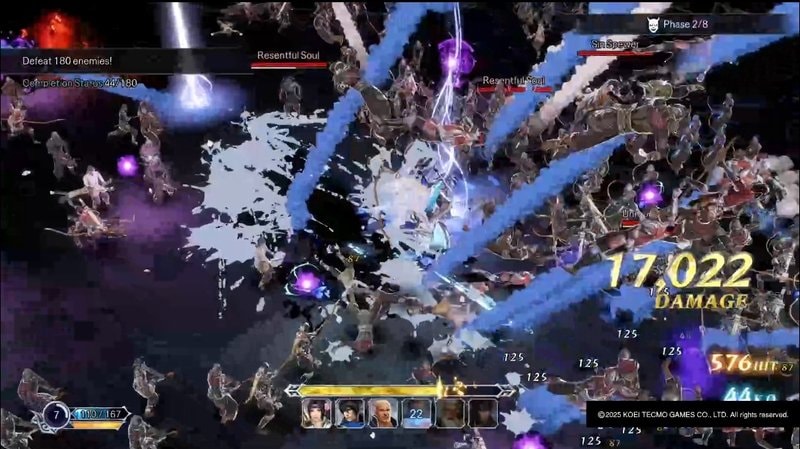
Task: Switch to the white-haired man portrait
Action: (383, 413)
